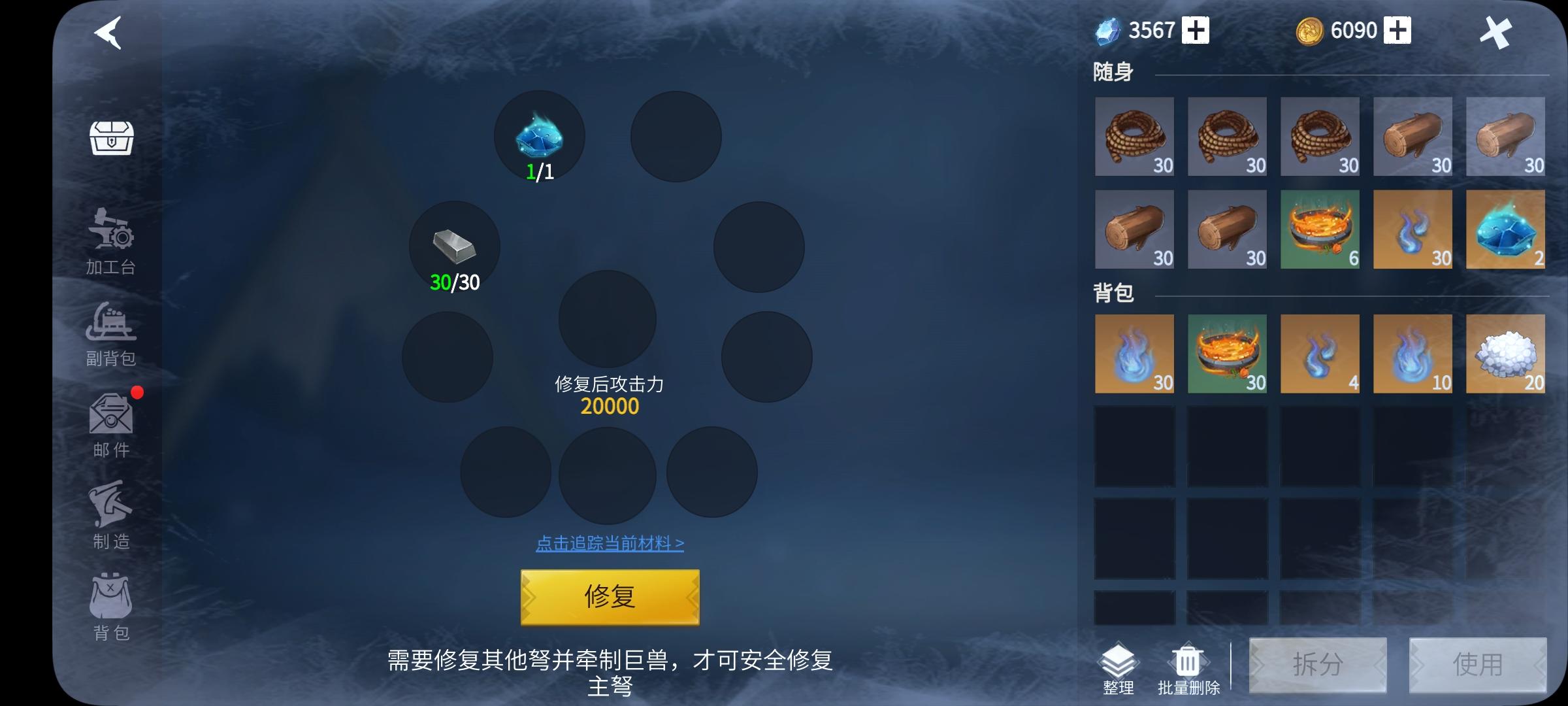Open the 邮件 mail panel with notification dot
1568x706 pixels.
(x=111, y=425)
